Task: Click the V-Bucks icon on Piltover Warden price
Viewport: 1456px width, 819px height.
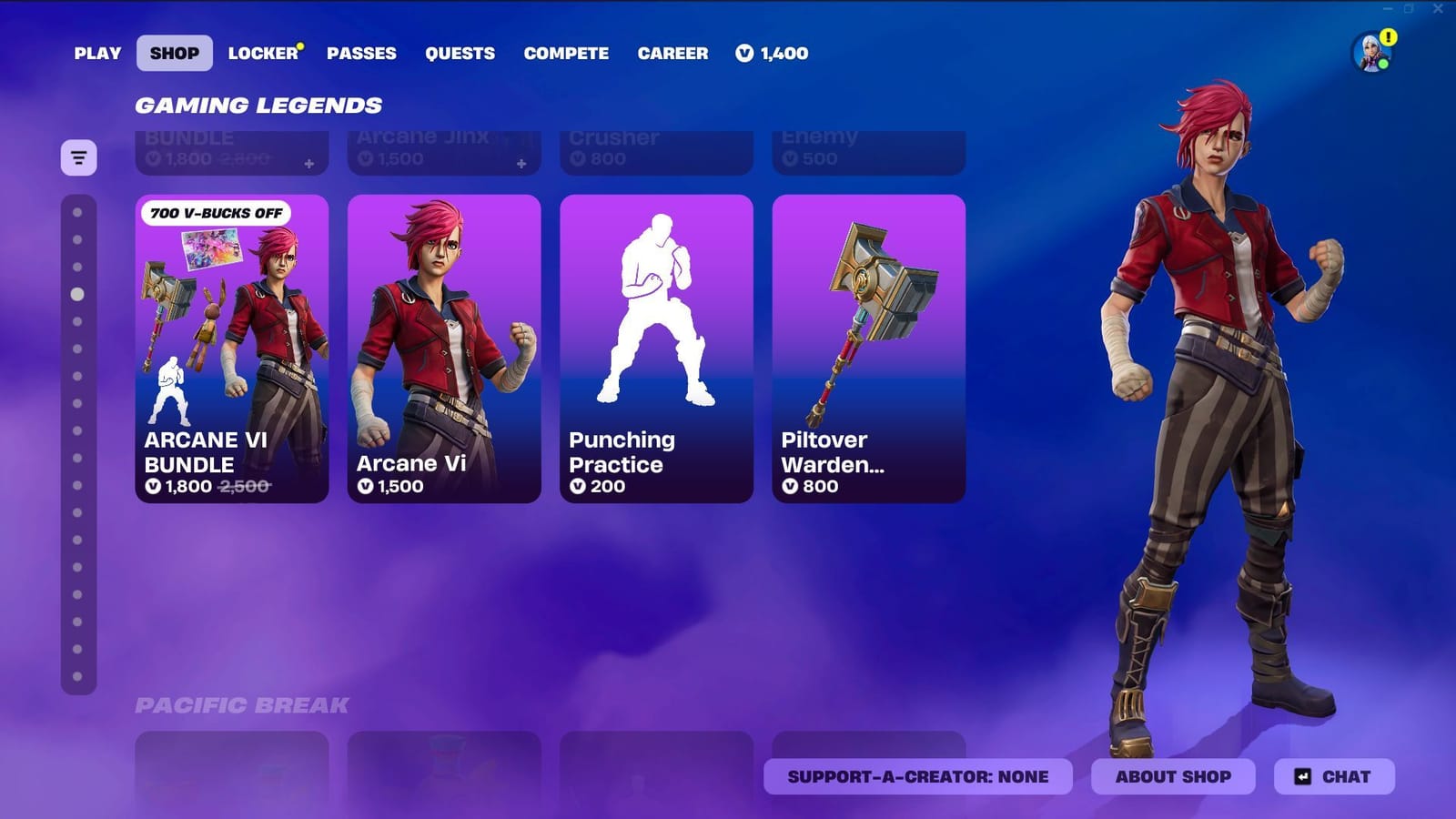Action: coord(791,487)
